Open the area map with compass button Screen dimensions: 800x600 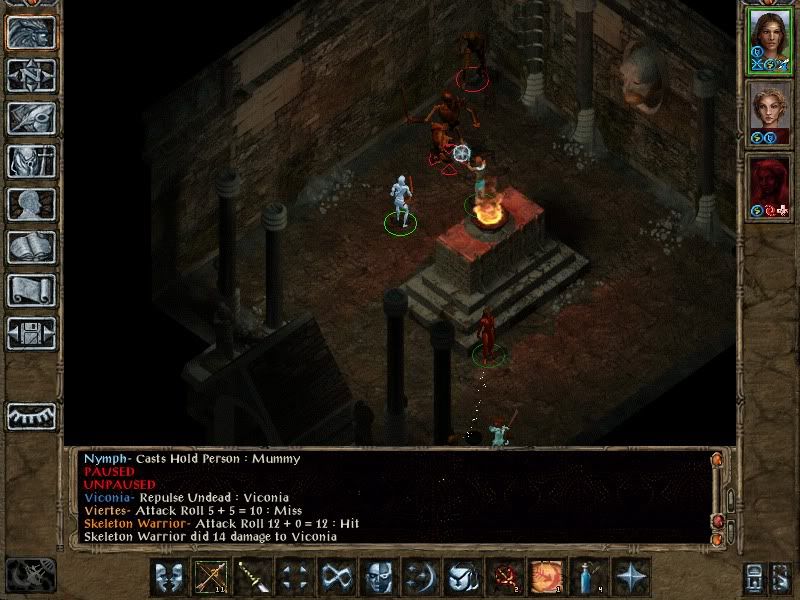30,75
